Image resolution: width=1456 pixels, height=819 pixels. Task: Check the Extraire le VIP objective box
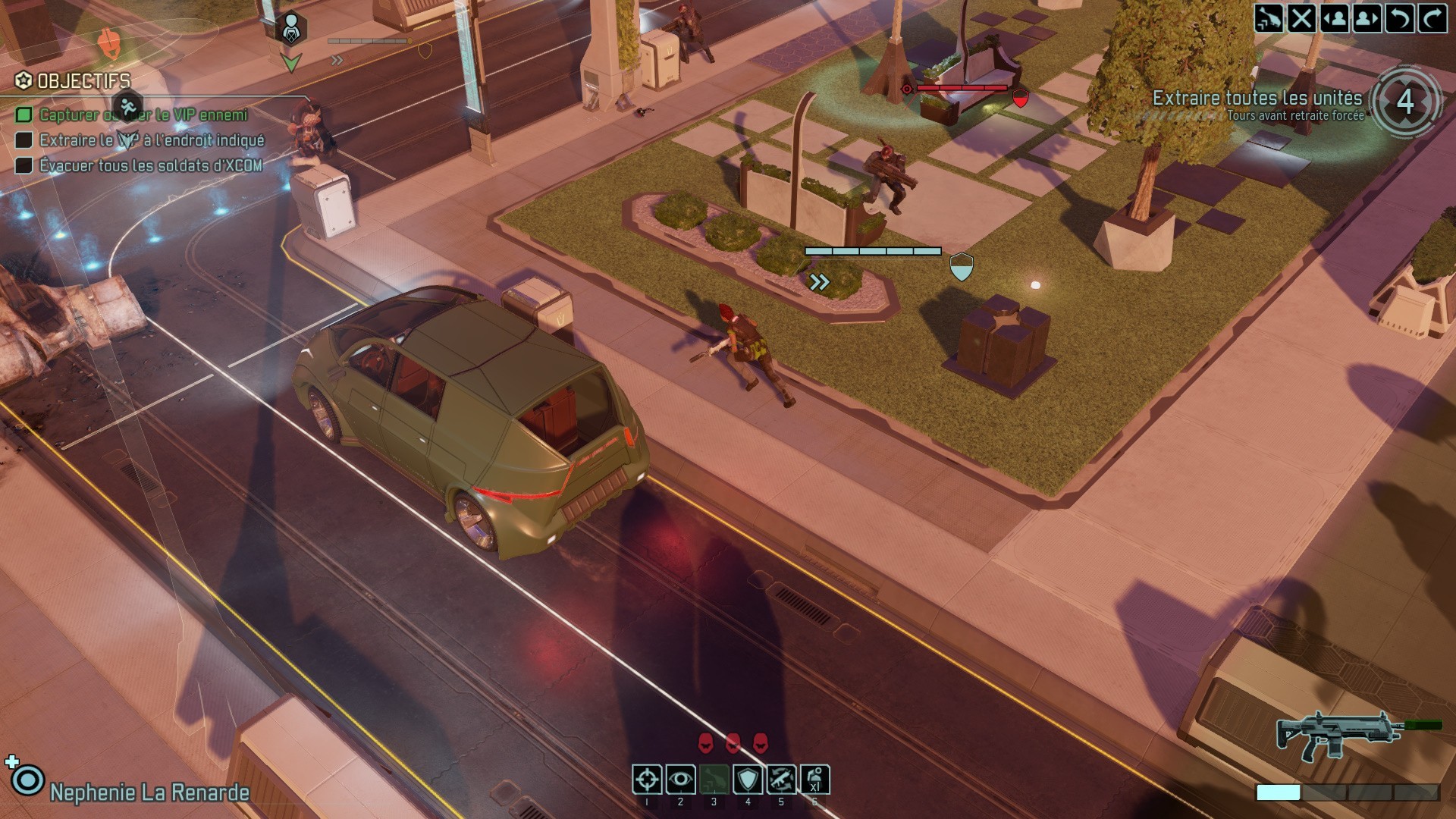(24, 140)
